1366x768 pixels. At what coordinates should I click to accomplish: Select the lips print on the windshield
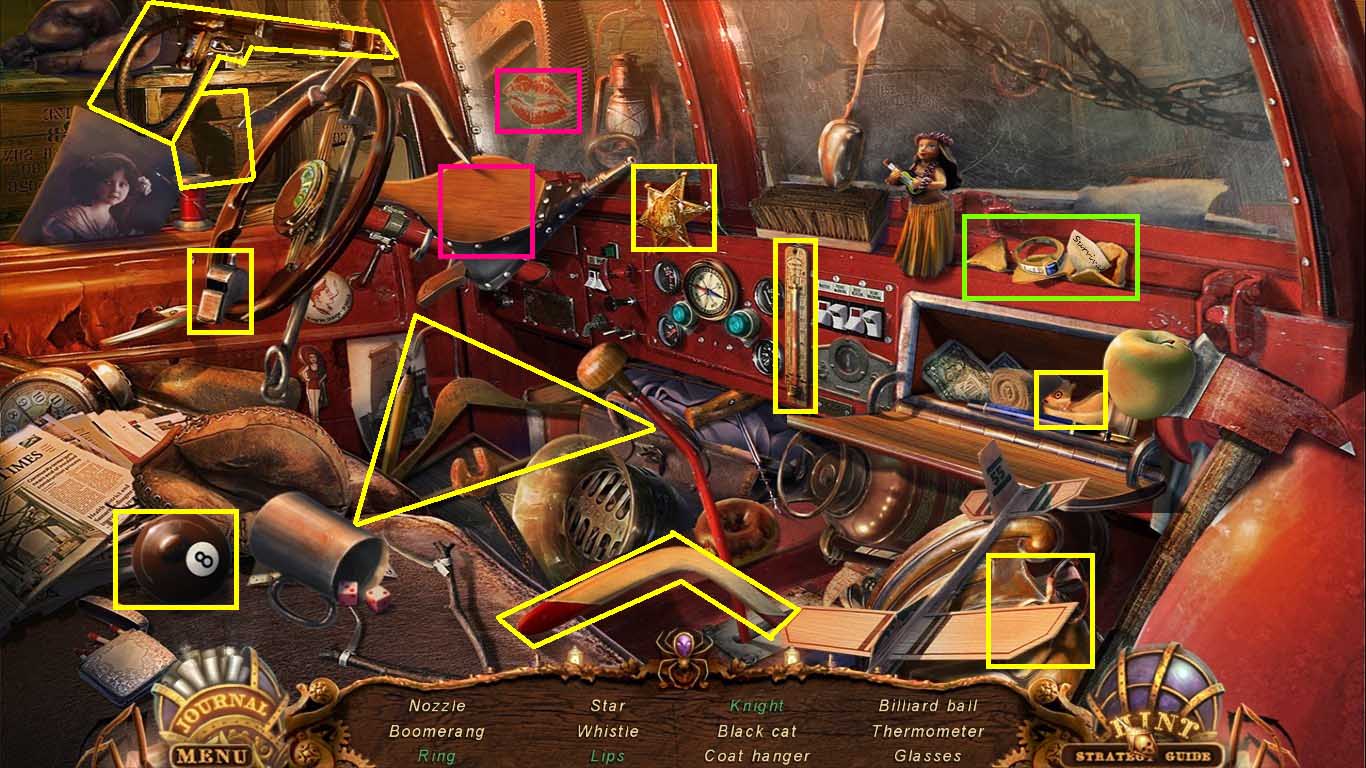538,99
